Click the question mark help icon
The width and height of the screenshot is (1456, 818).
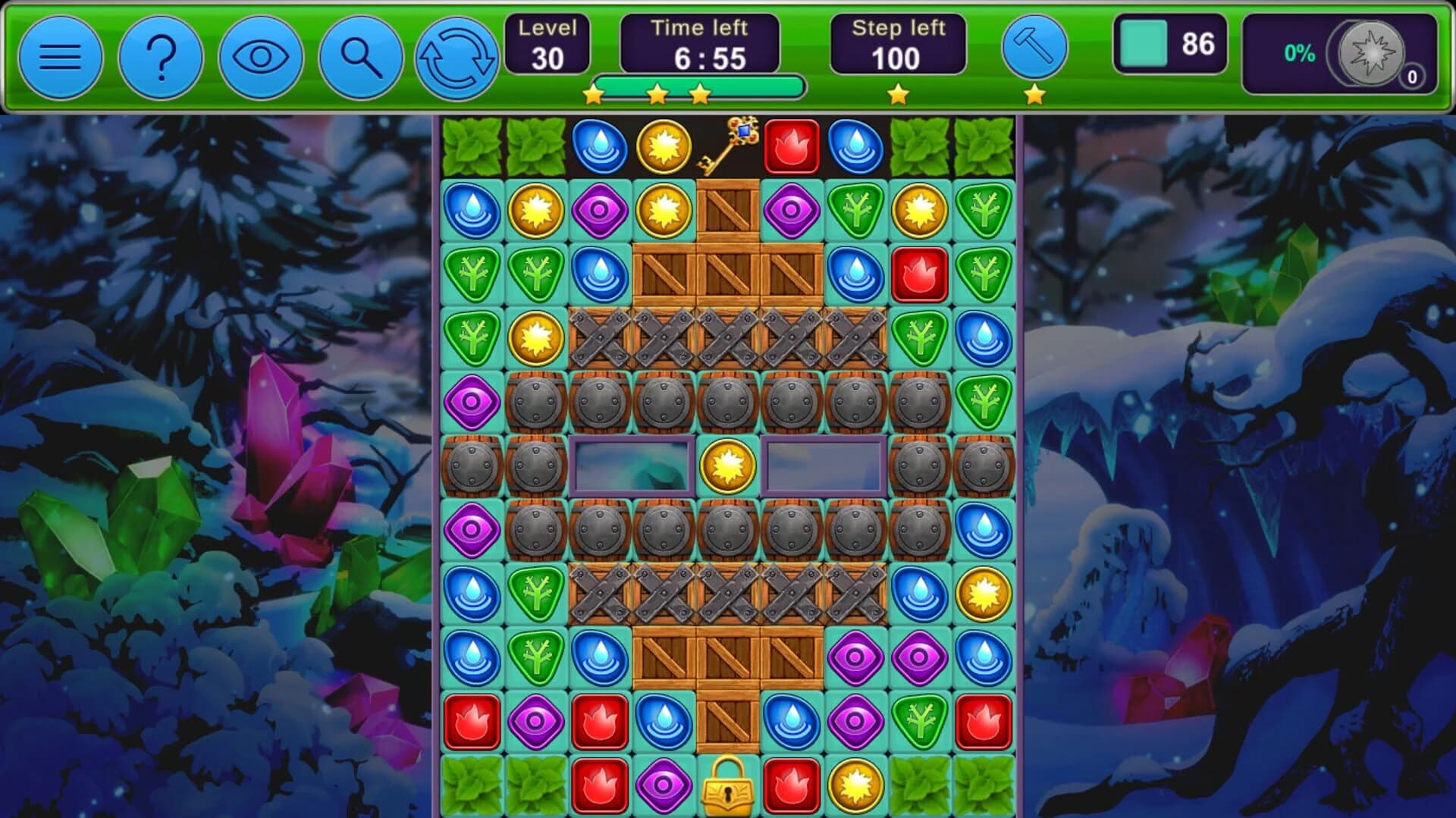(161, 57)
